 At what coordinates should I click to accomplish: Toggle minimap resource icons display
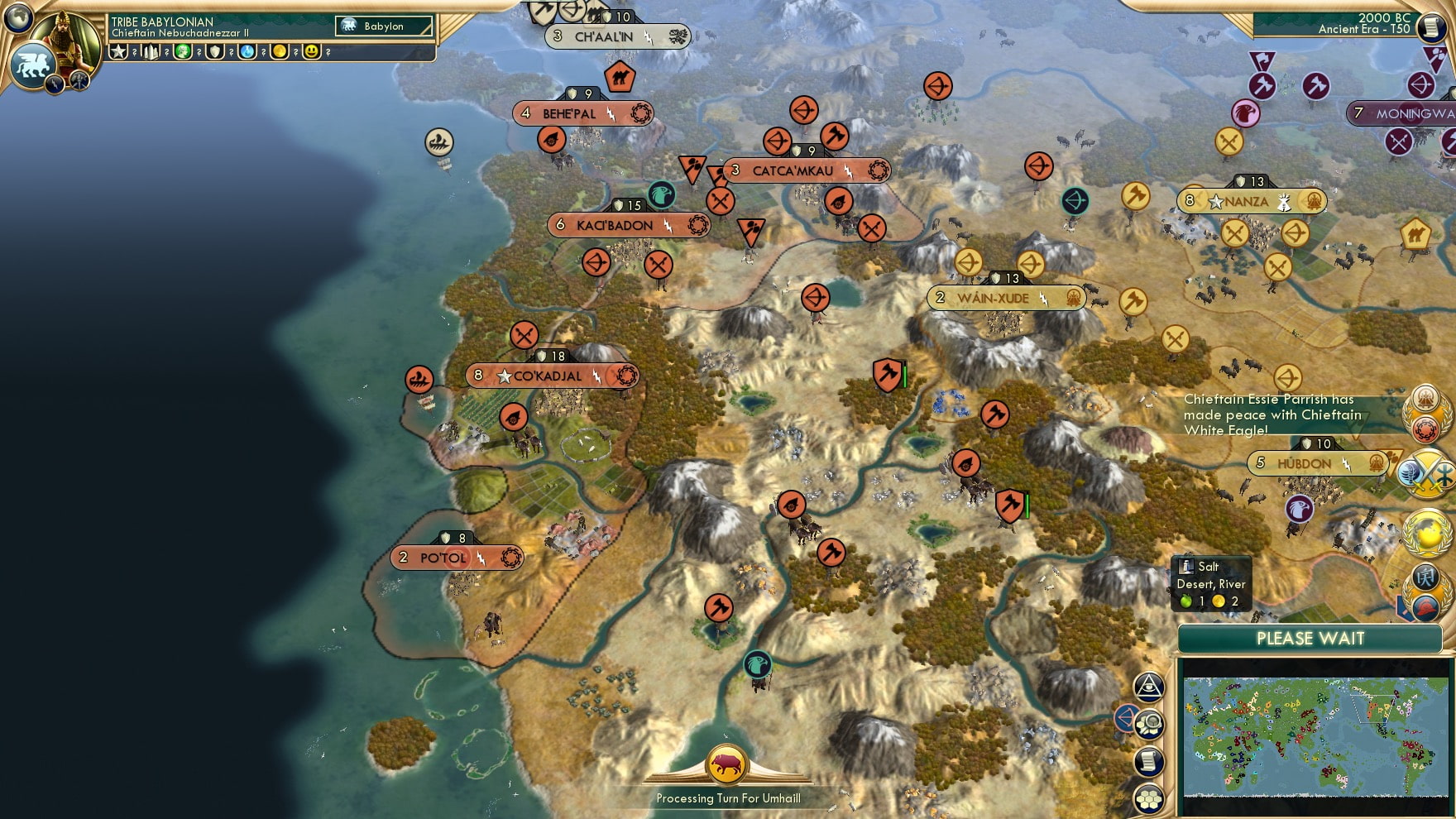1149,724
